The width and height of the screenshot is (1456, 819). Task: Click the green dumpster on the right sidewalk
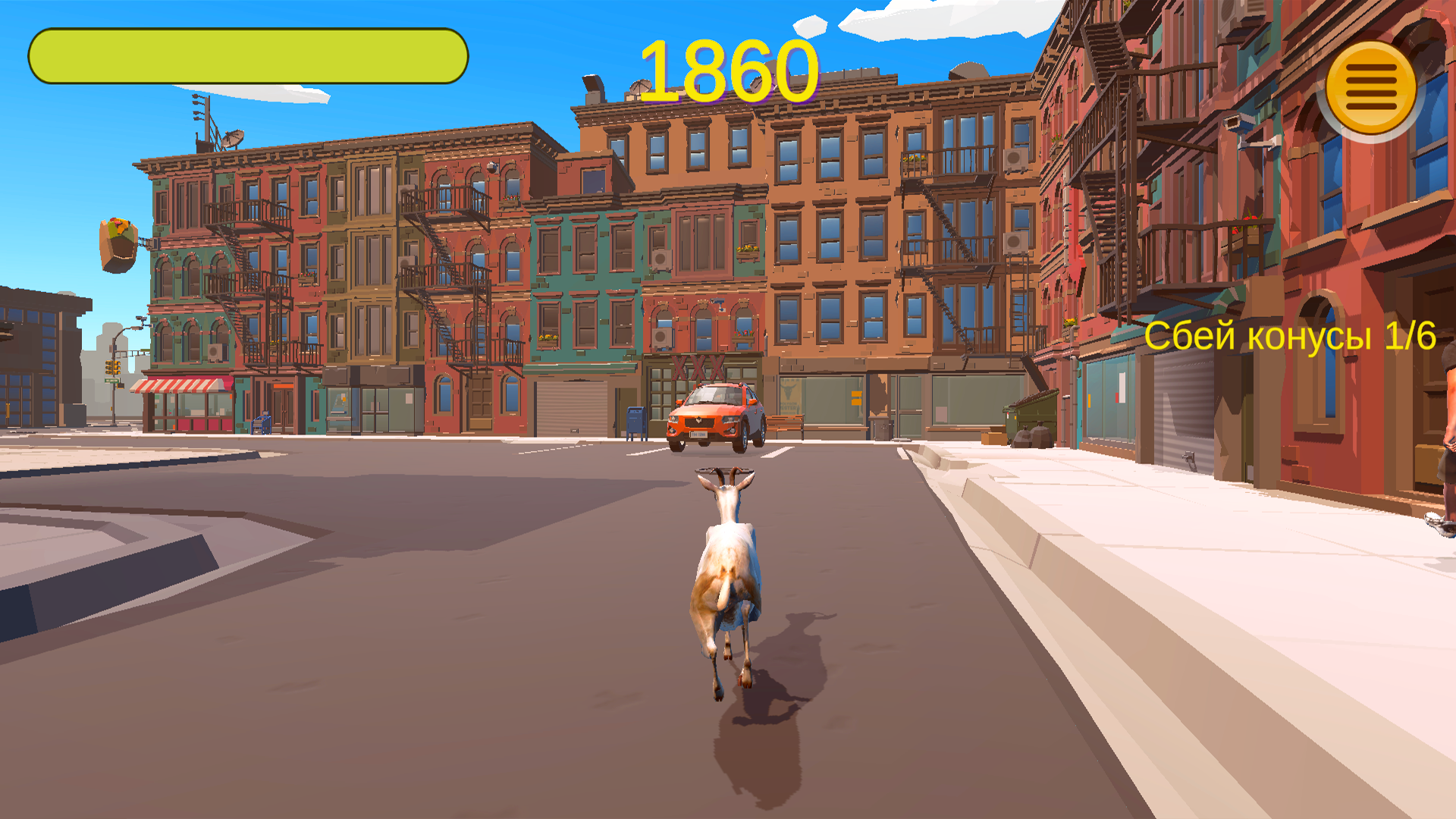point(1033,413)
